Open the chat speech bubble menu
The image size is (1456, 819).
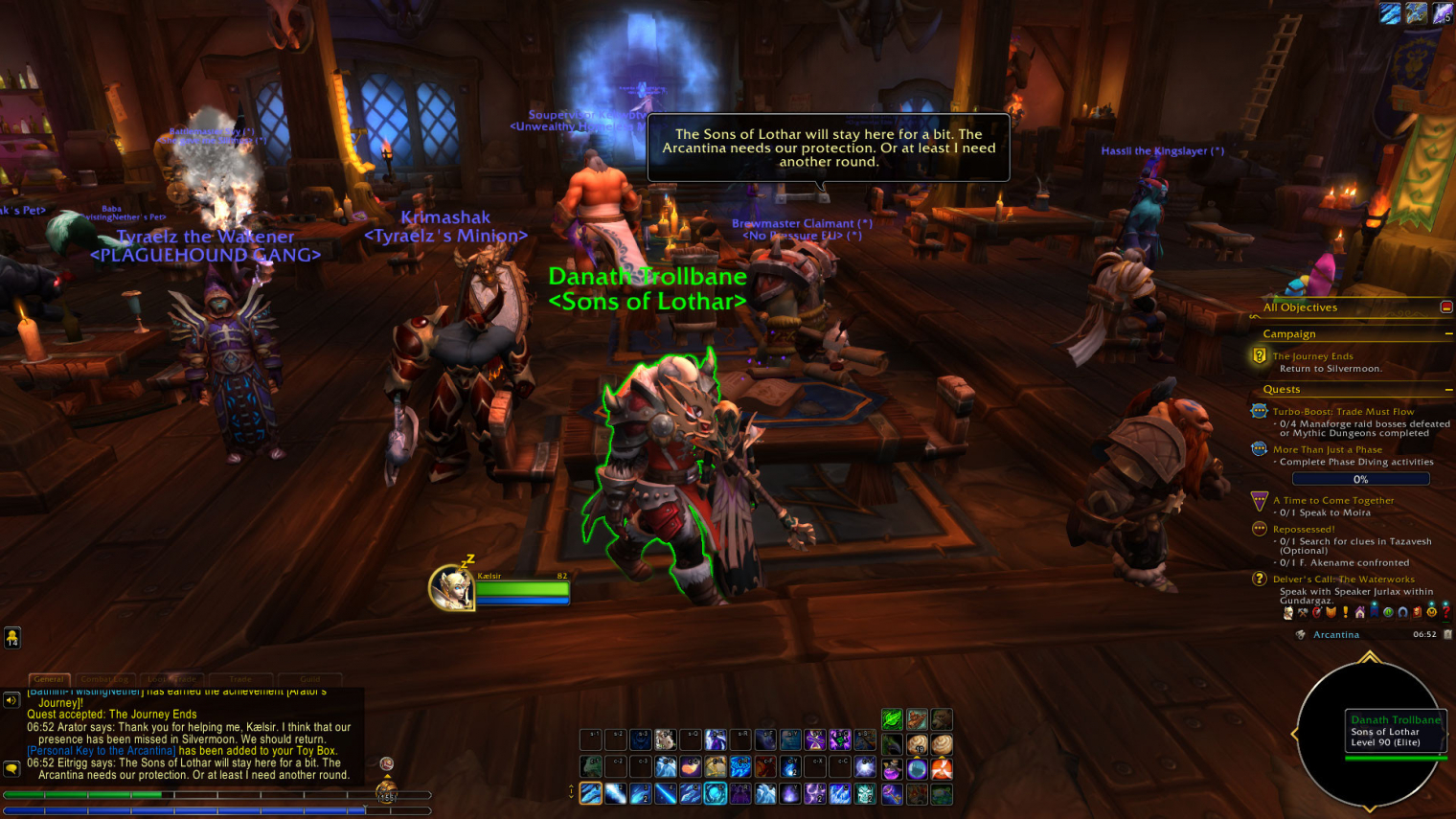(x=11, y=768)
